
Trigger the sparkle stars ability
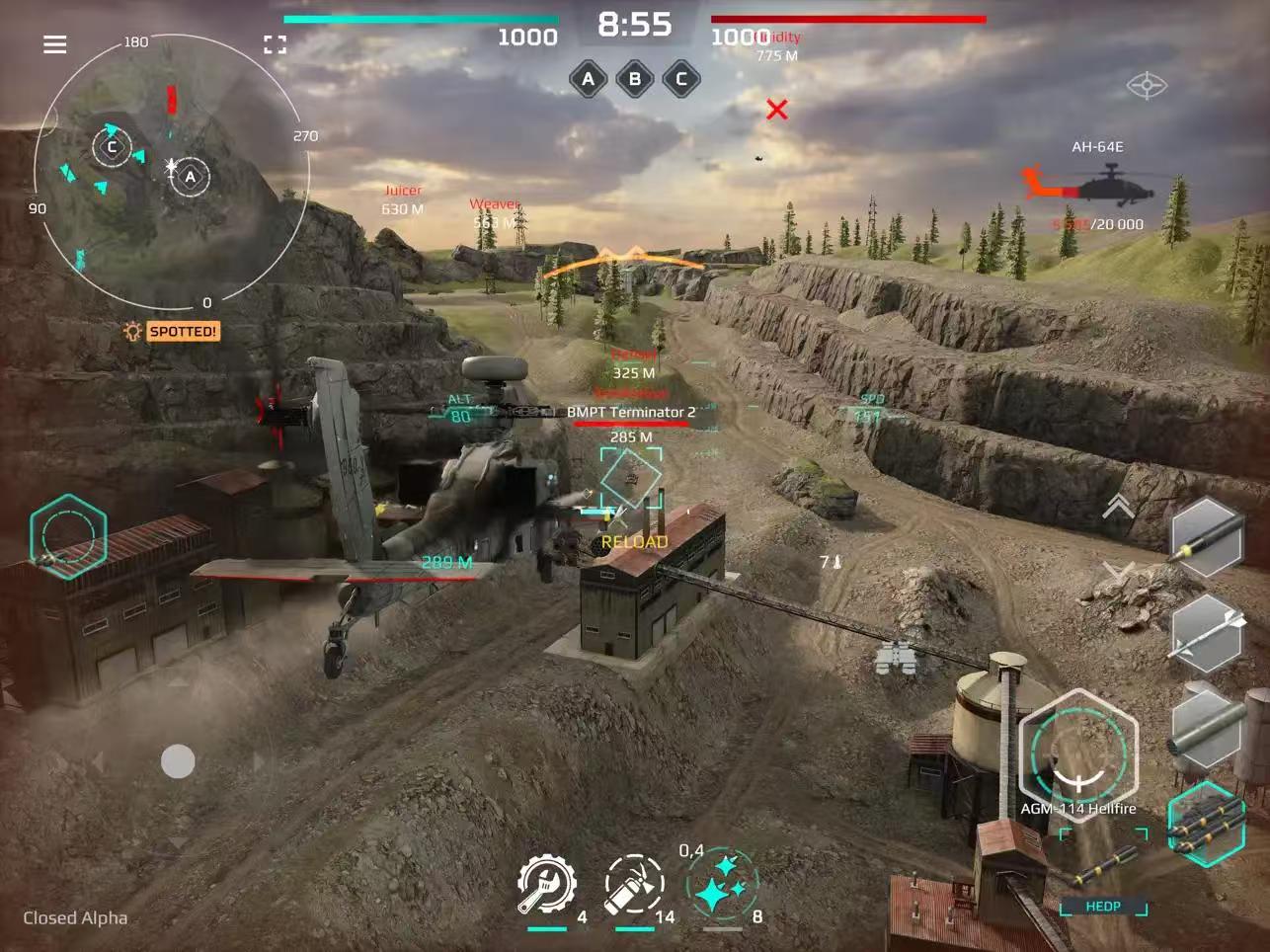[722, 885]
